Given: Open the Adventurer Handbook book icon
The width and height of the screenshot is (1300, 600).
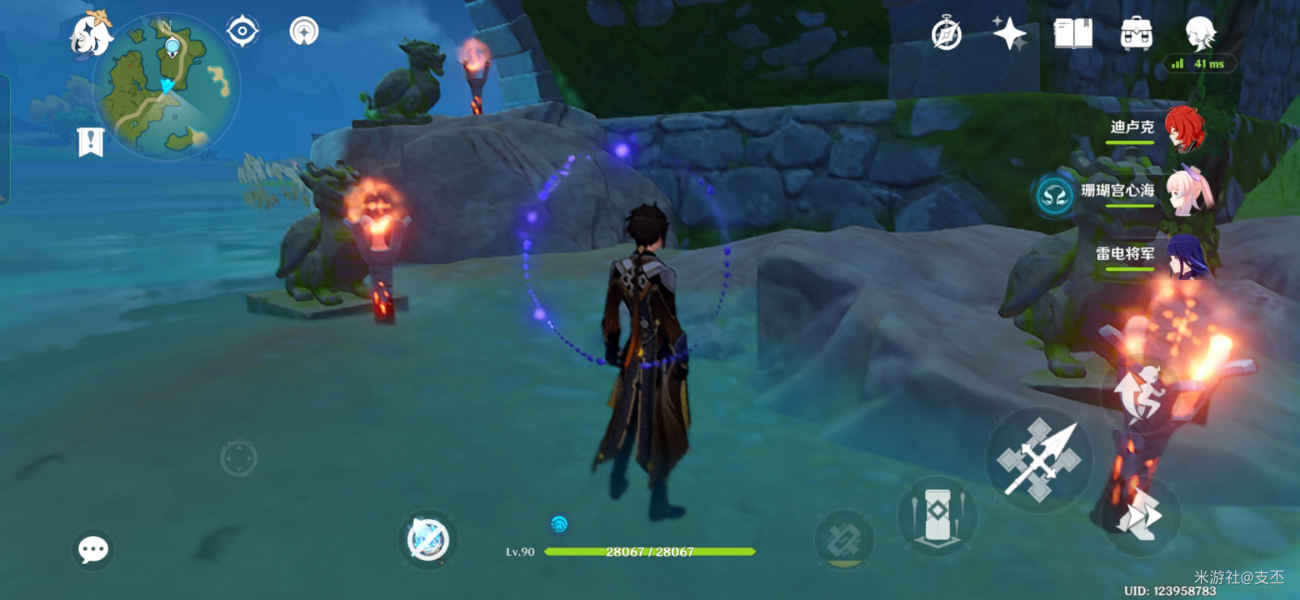Looking at the screenshot, I should [1073, 34].
